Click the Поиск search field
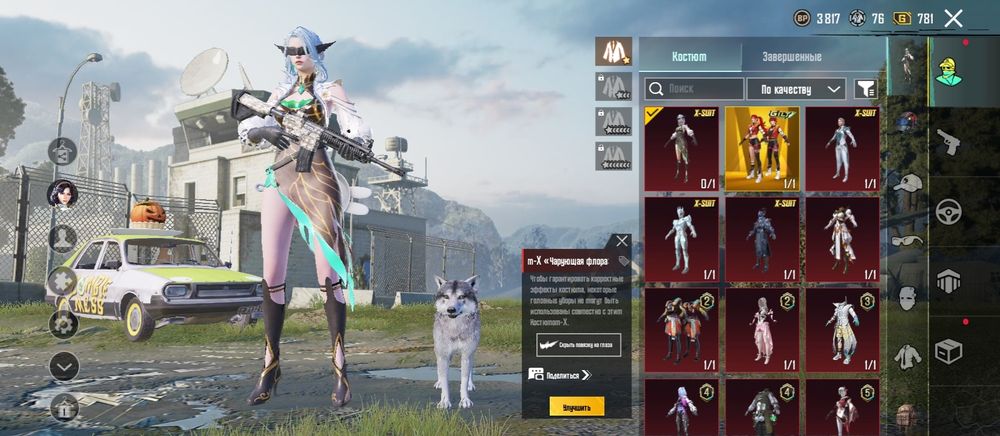 (693, 89)
